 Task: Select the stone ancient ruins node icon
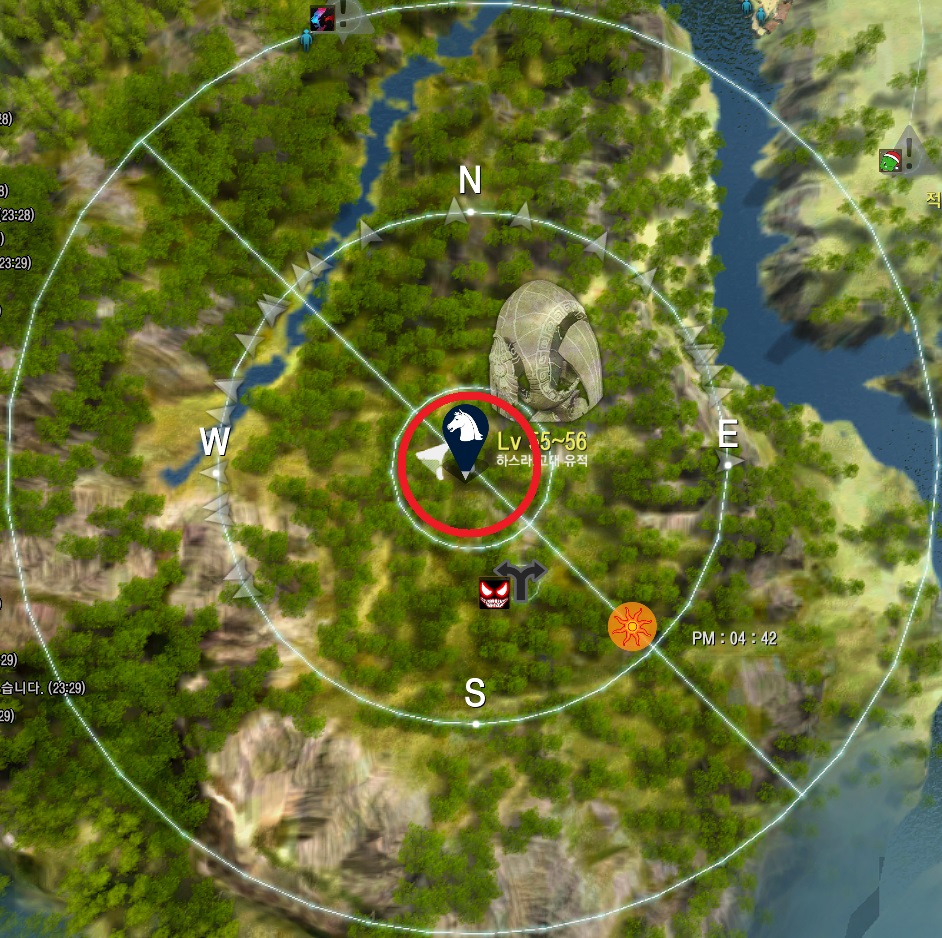pyautogui.click(x=545, y=351)
